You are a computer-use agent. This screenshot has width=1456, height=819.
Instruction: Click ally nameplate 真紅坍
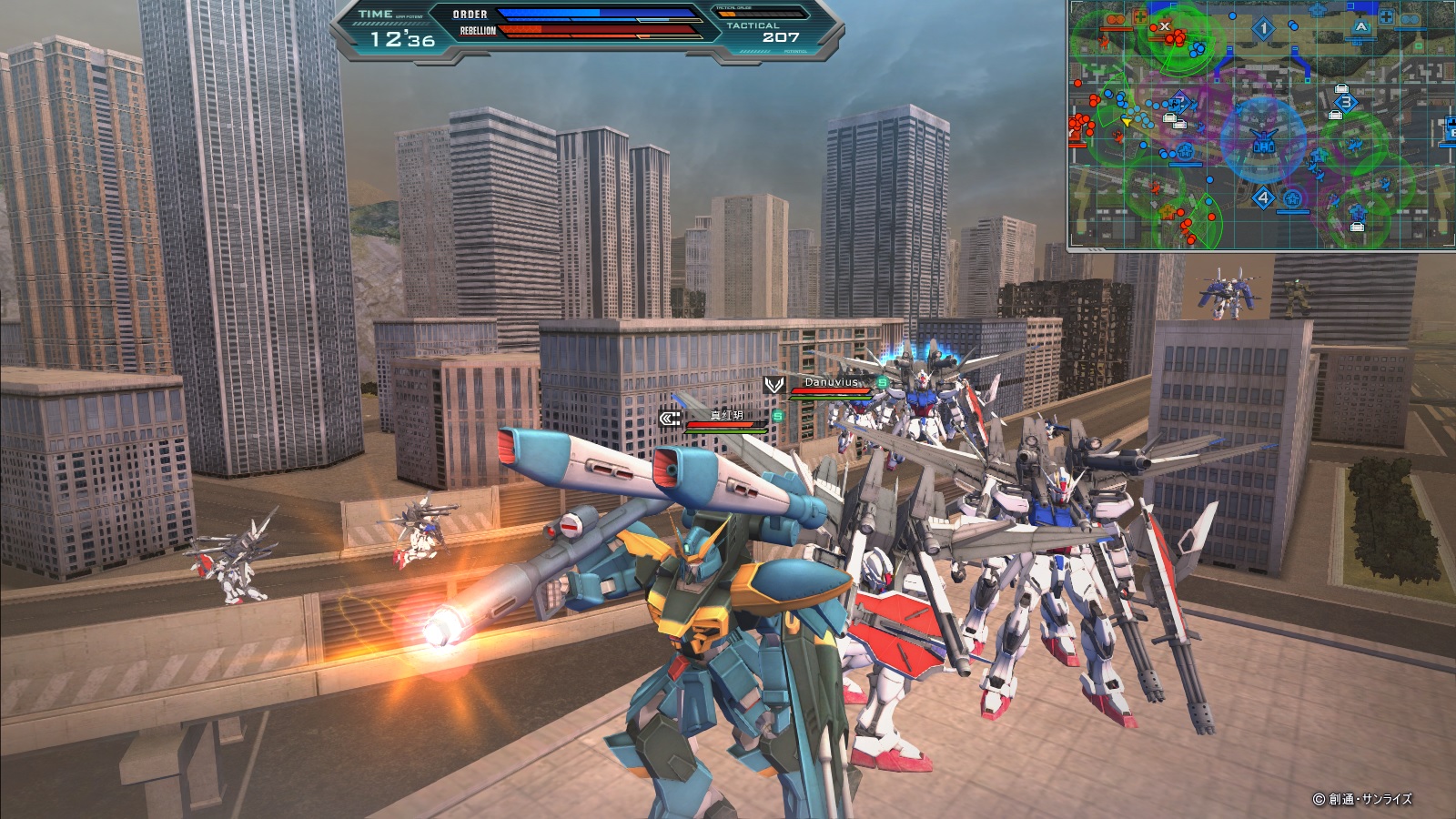click(x=726, y=415)
